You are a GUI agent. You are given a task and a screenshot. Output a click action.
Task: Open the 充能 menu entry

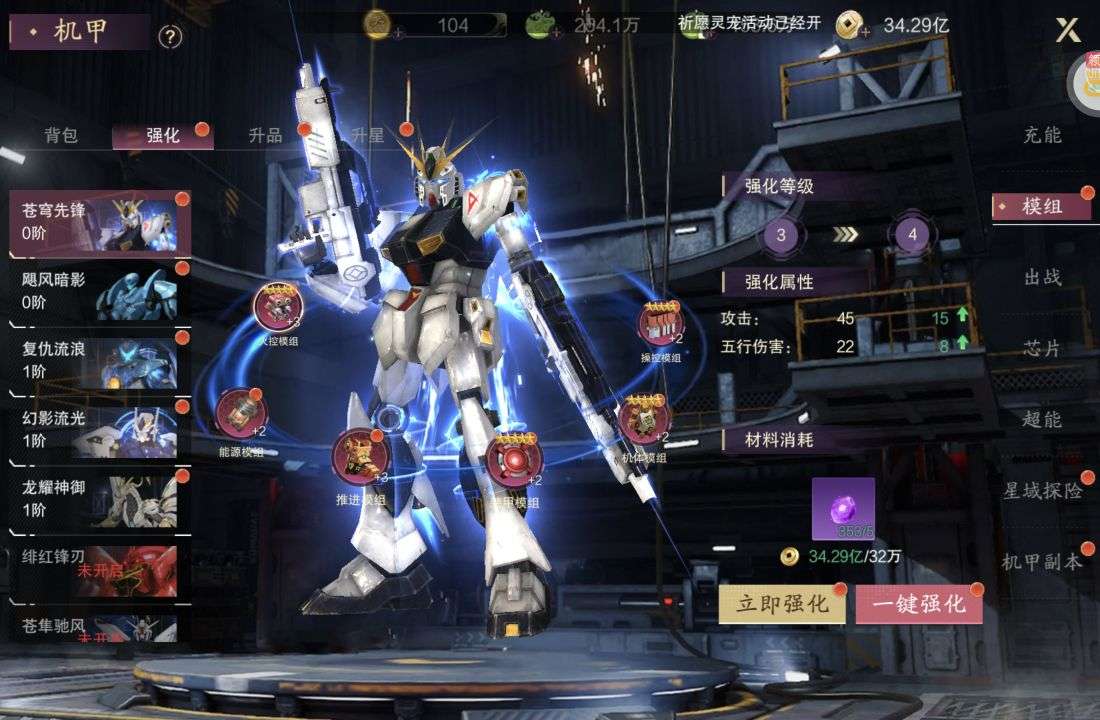(1042, 135)
